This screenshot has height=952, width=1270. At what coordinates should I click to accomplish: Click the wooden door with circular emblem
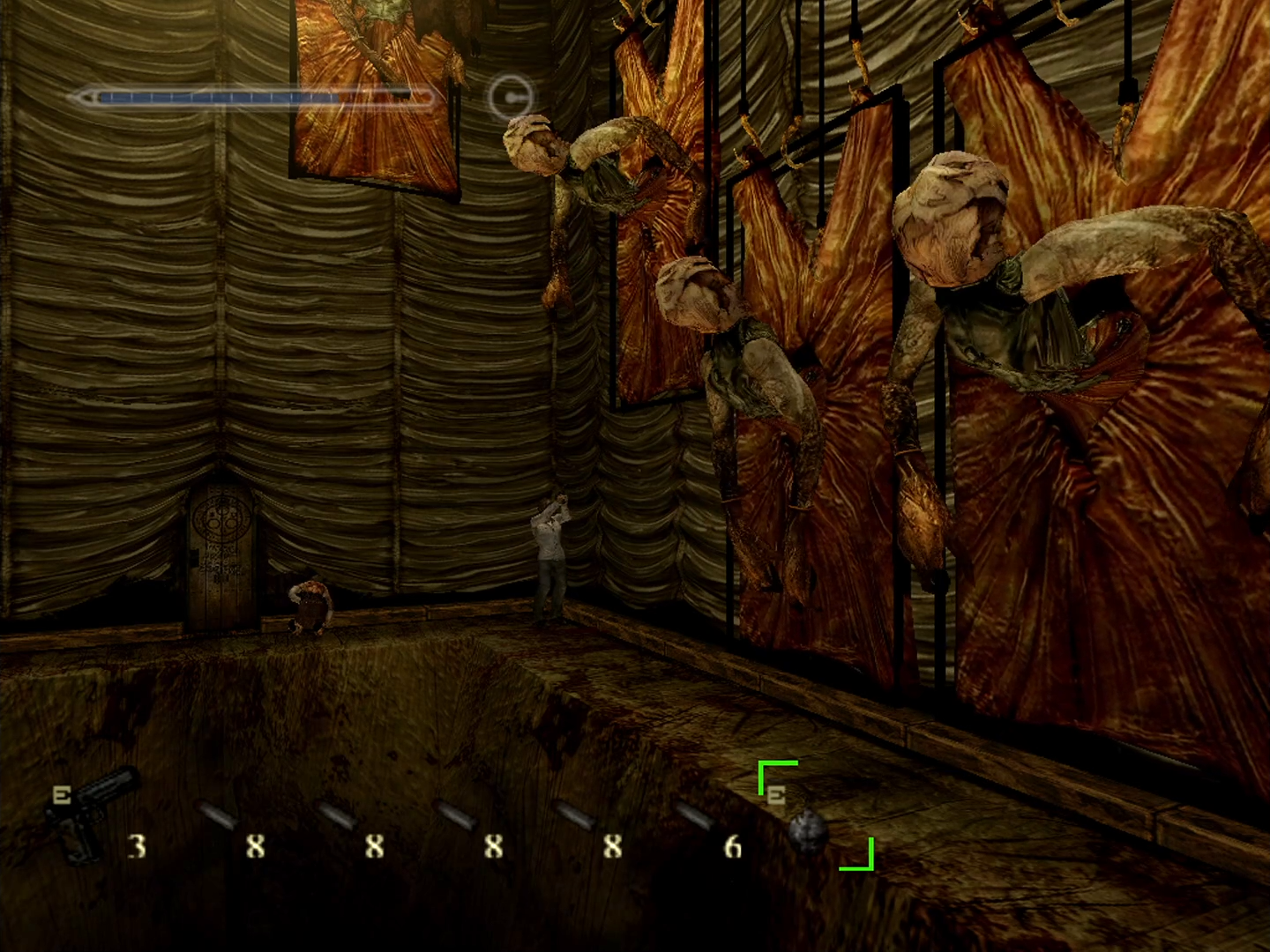pos(219,555)
